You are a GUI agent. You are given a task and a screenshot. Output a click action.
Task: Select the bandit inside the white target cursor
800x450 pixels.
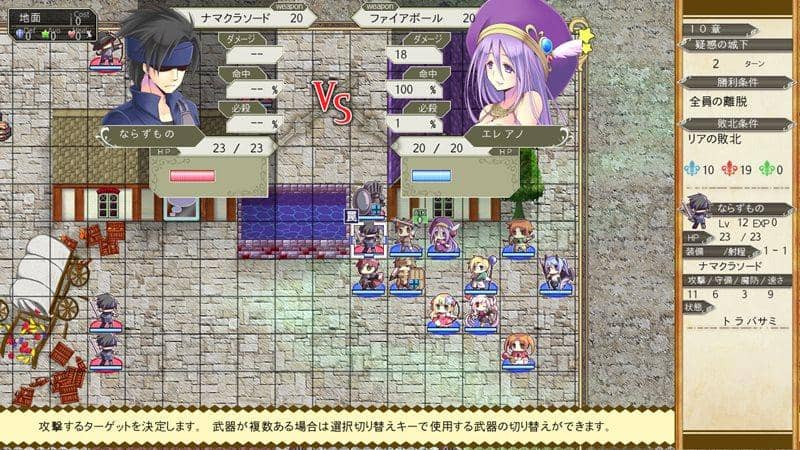point(370,238)
